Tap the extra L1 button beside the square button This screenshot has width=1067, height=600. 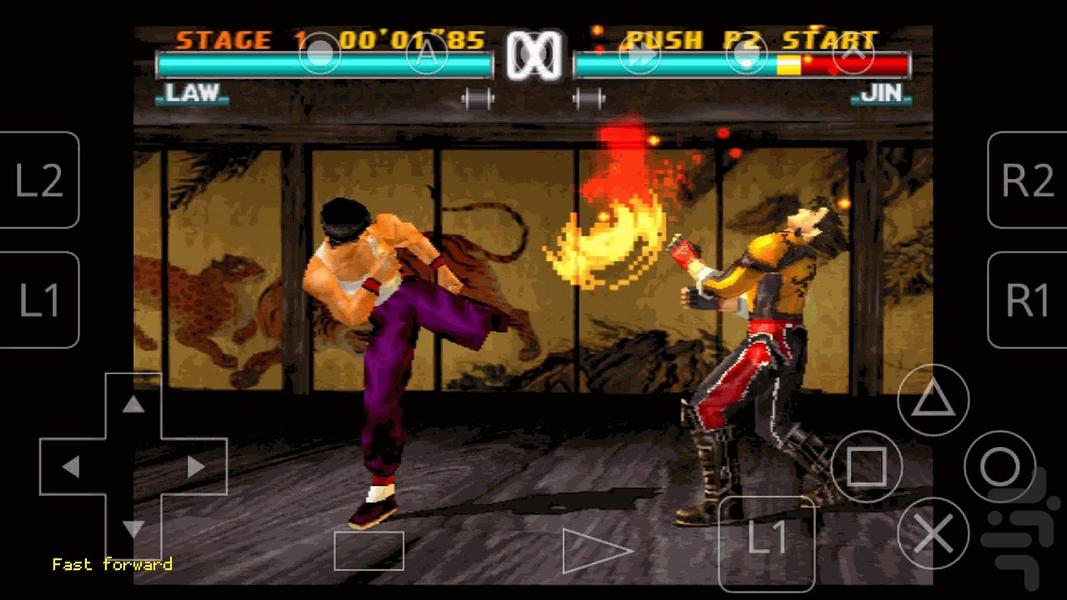767,540
